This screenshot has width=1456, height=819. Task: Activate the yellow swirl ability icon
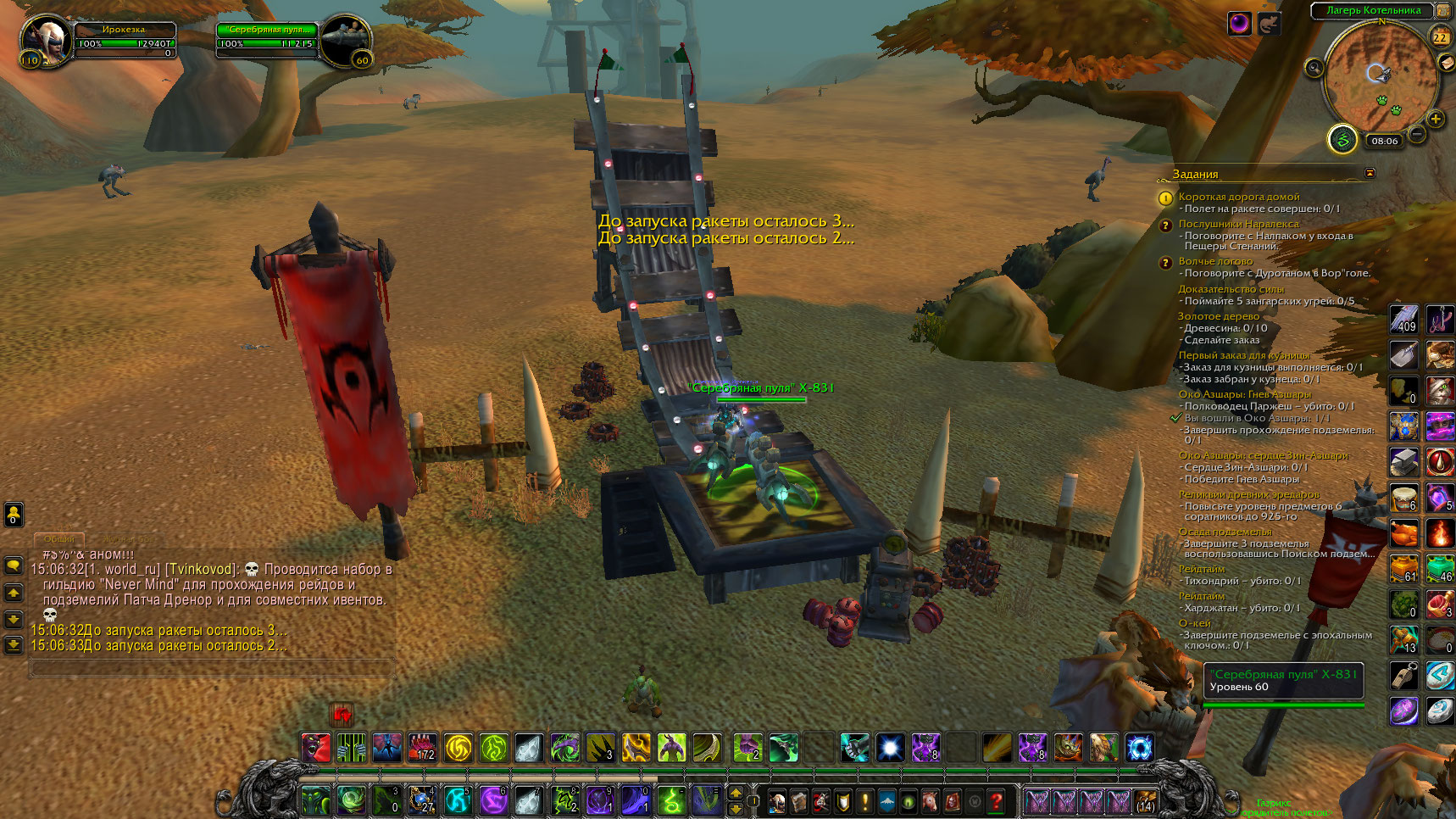point(458,748)
